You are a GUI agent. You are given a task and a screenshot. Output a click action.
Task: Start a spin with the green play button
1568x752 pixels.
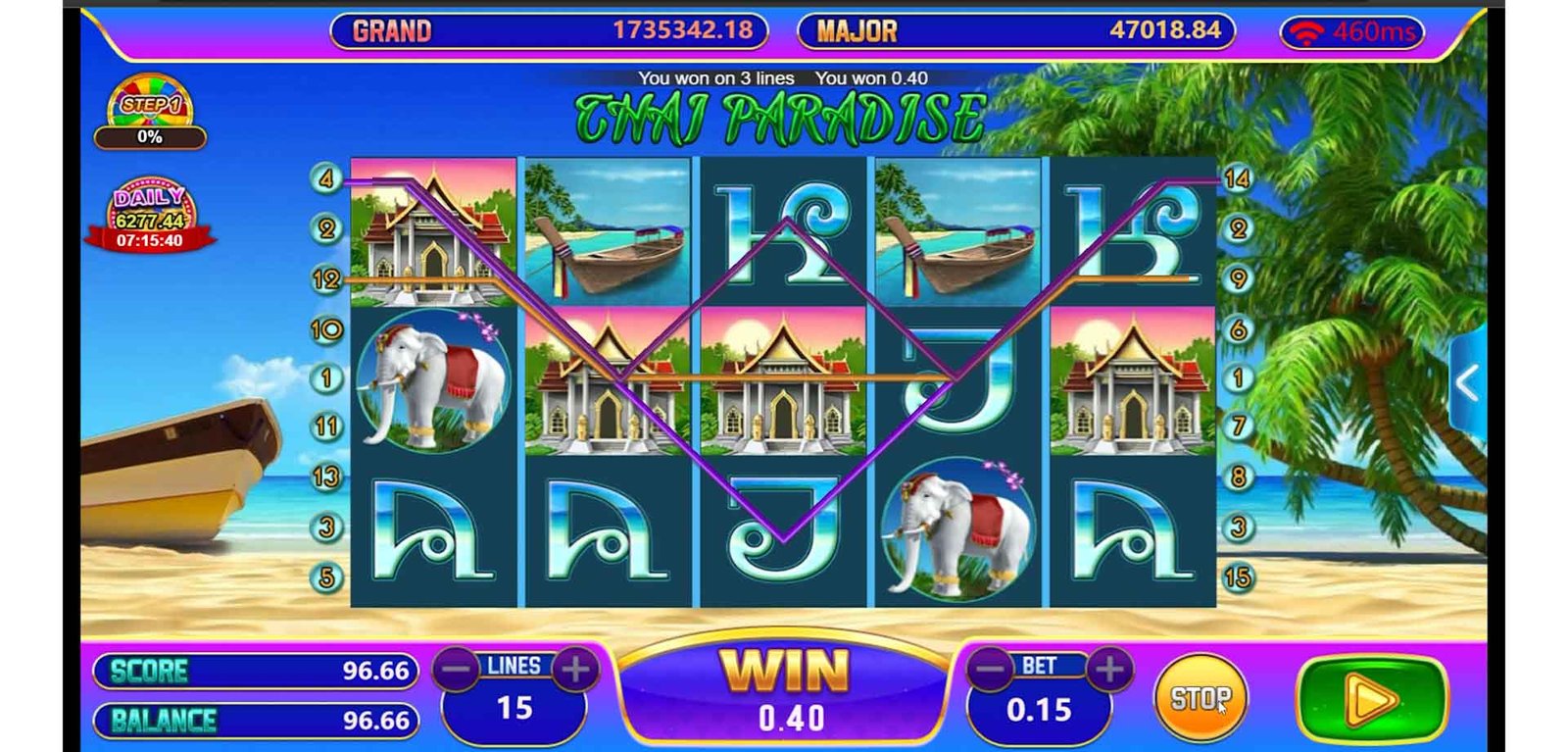click(1370, 699)
